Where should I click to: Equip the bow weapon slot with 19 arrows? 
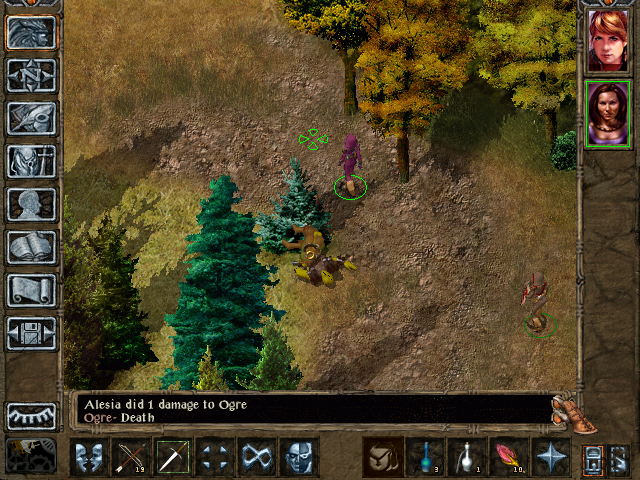(131, 458)
